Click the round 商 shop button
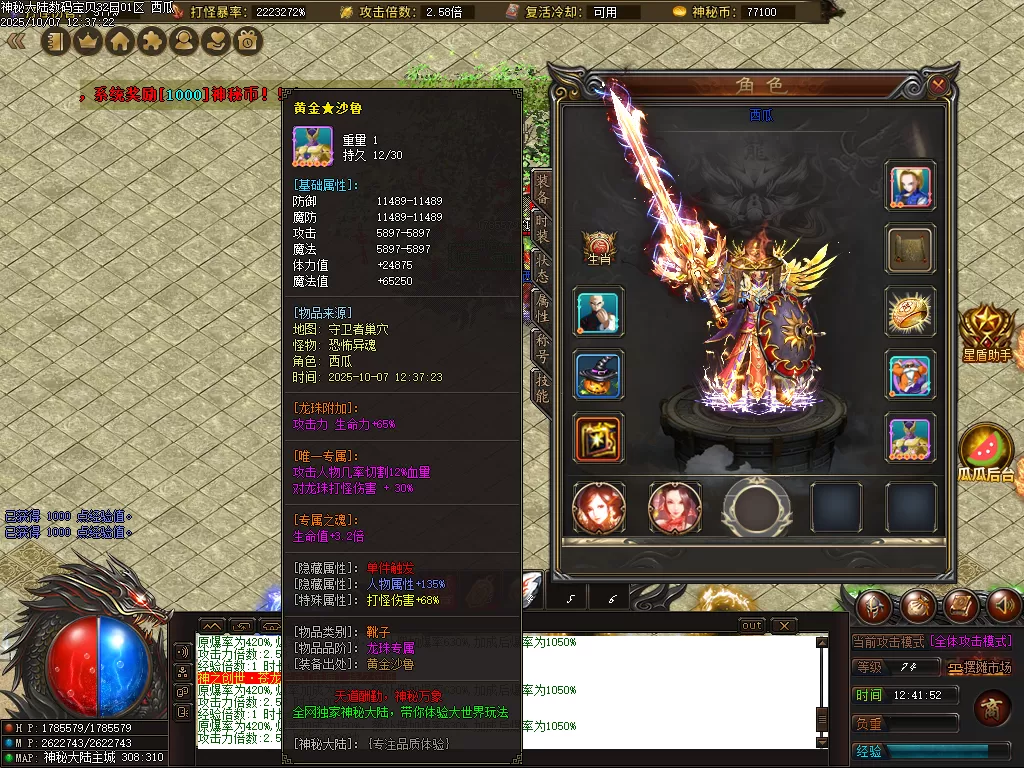Viewport: 1024px width, 768px height. click(992, 707)
